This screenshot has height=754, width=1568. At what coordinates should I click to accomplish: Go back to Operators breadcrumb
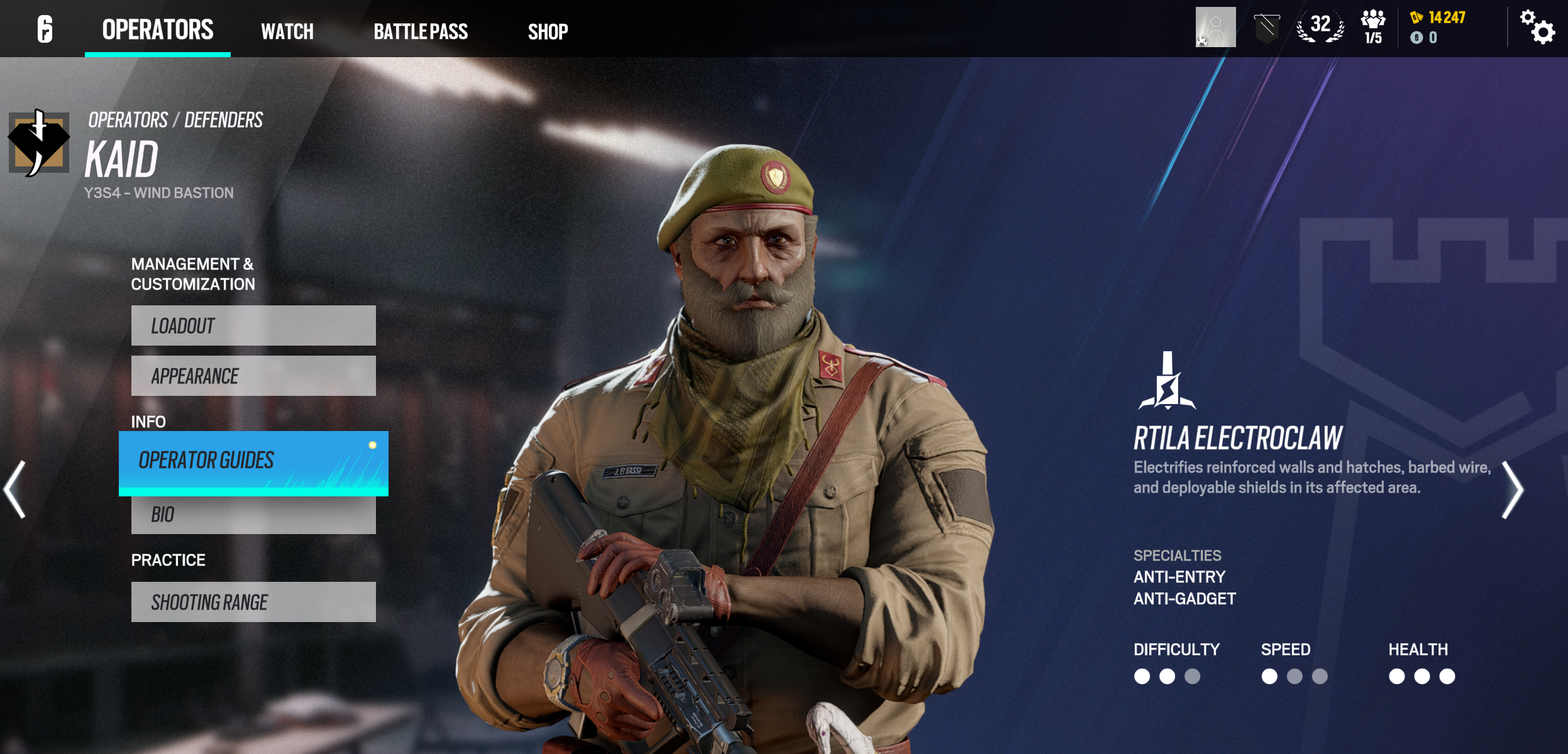[128, 120]
